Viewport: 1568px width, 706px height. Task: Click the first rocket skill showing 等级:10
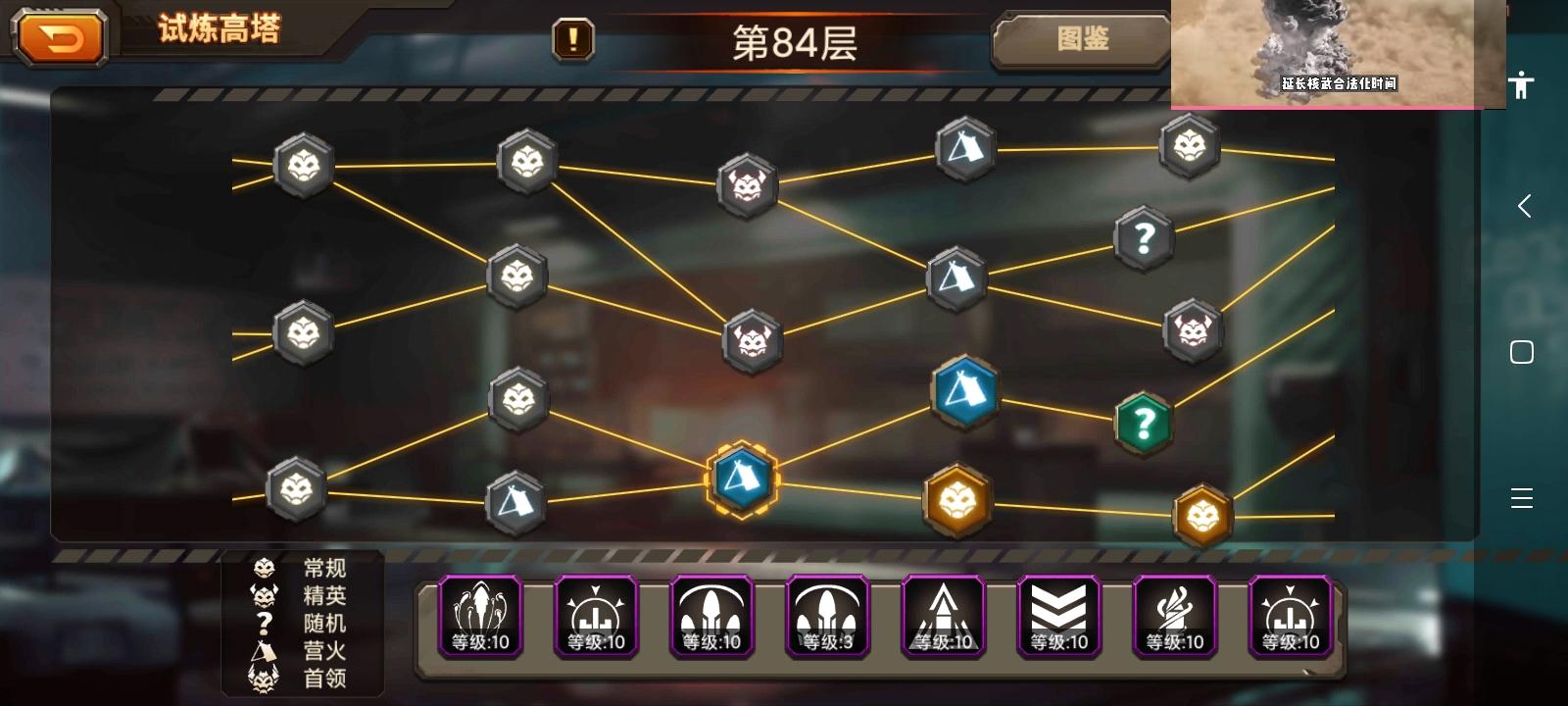[x=479, y=616]
